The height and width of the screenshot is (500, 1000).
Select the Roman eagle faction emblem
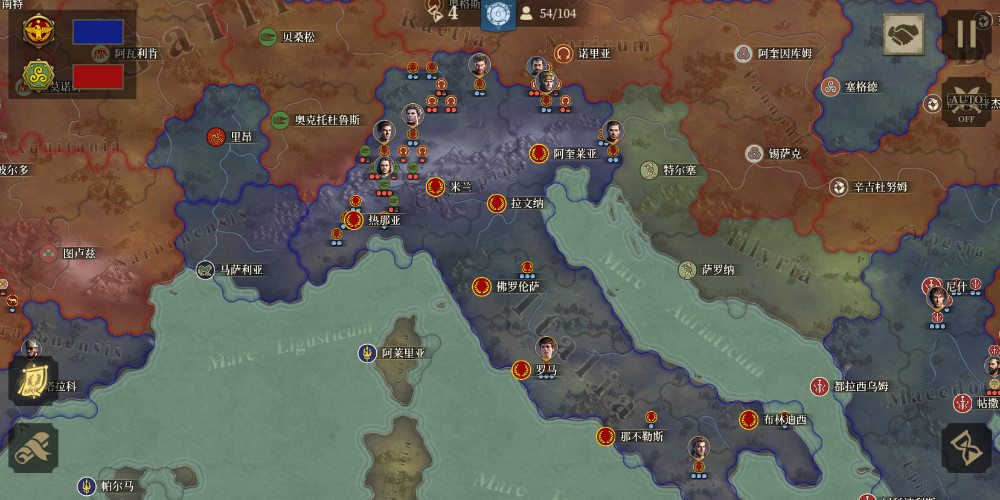click(x=39, y=31)
